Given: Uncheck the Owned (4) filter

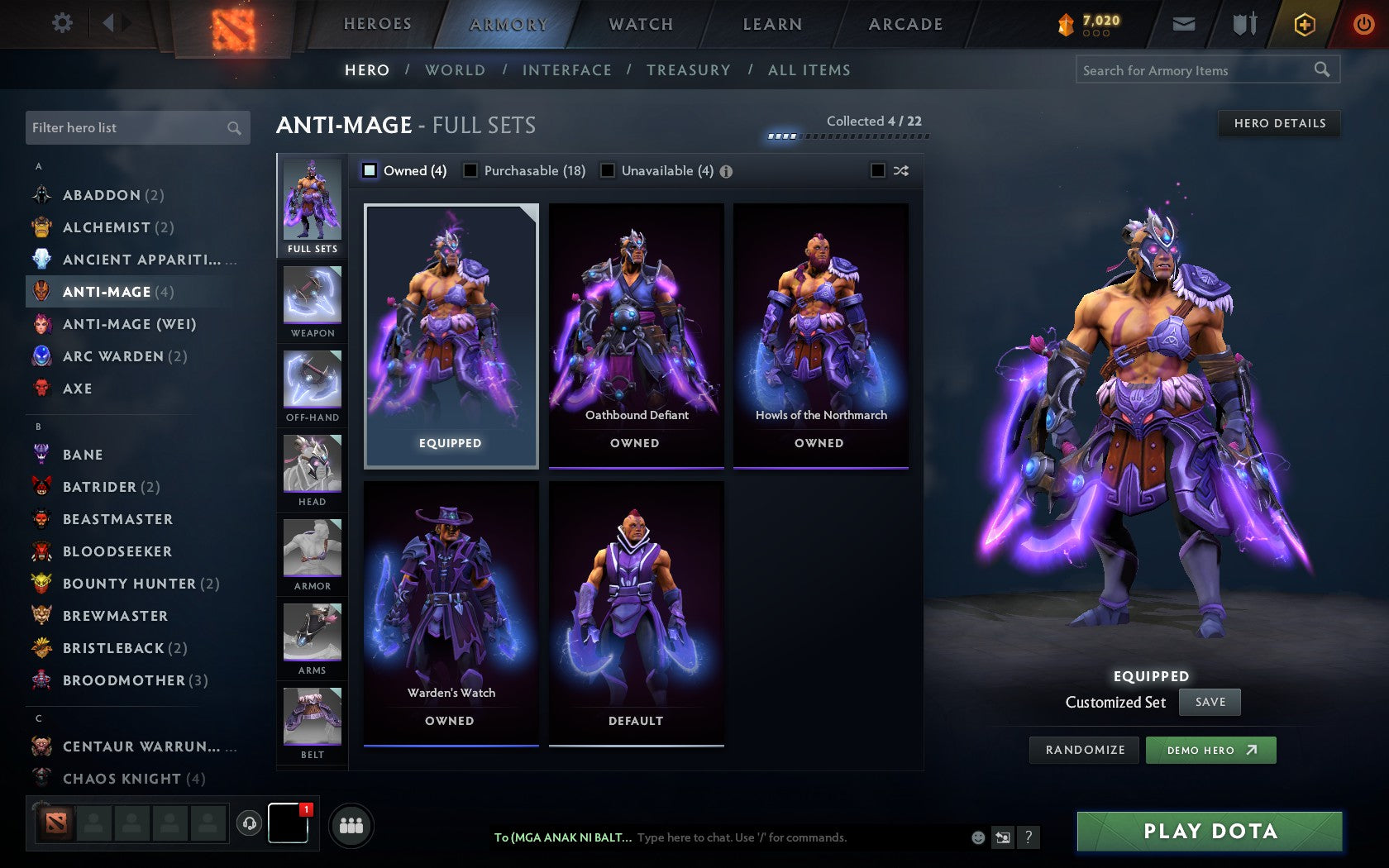Looking at the screenshot, I should (369, 171).
